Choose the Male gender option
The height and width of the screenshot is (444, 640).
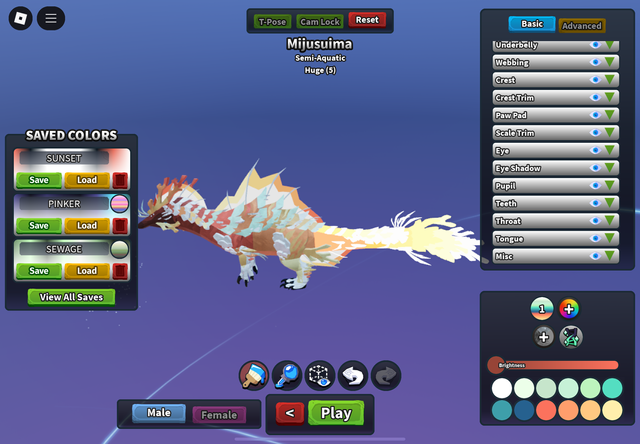click(159, 413)
